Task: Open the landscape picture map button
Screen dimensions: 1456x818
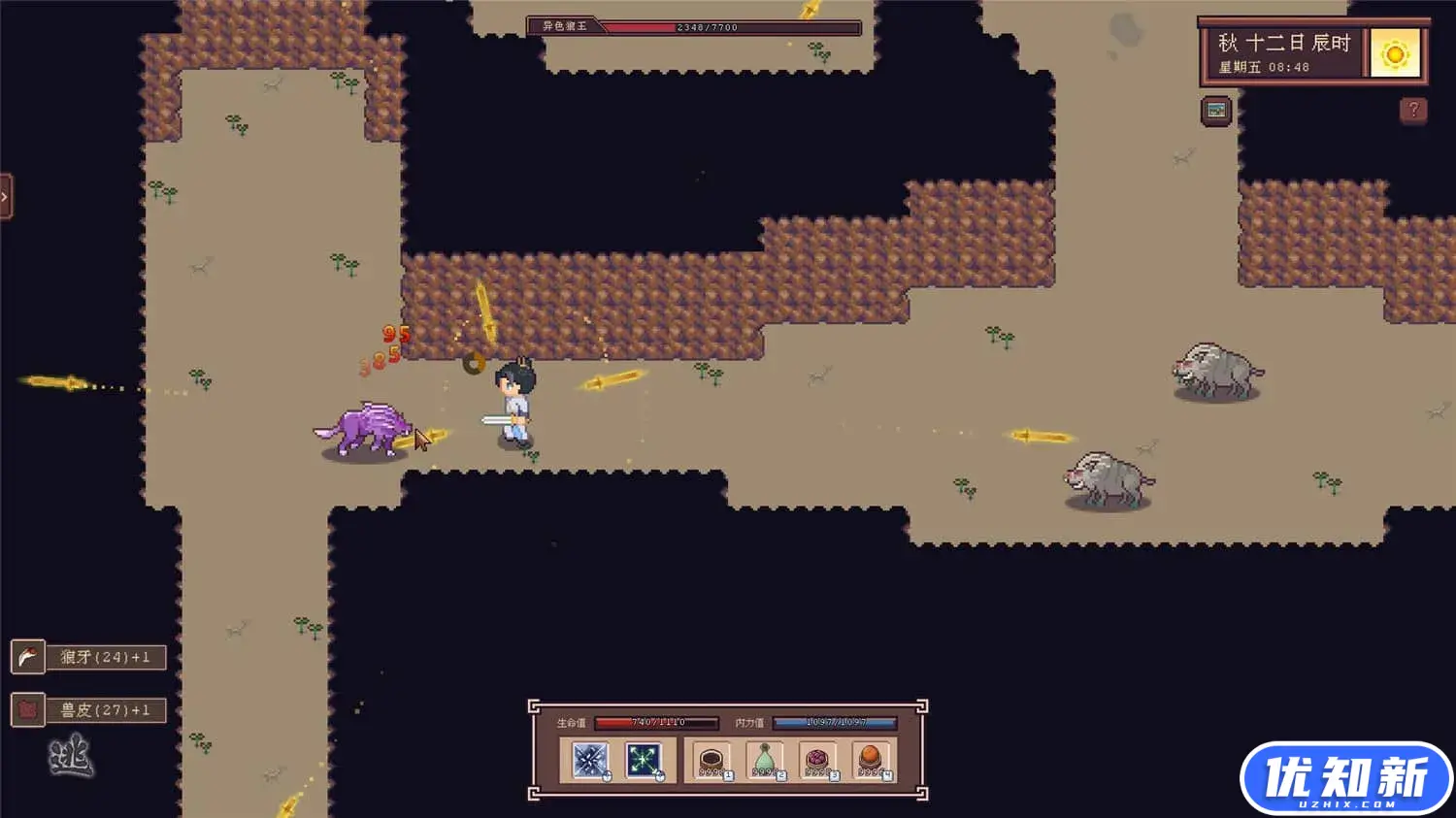Action: [x=1216, y=111]
